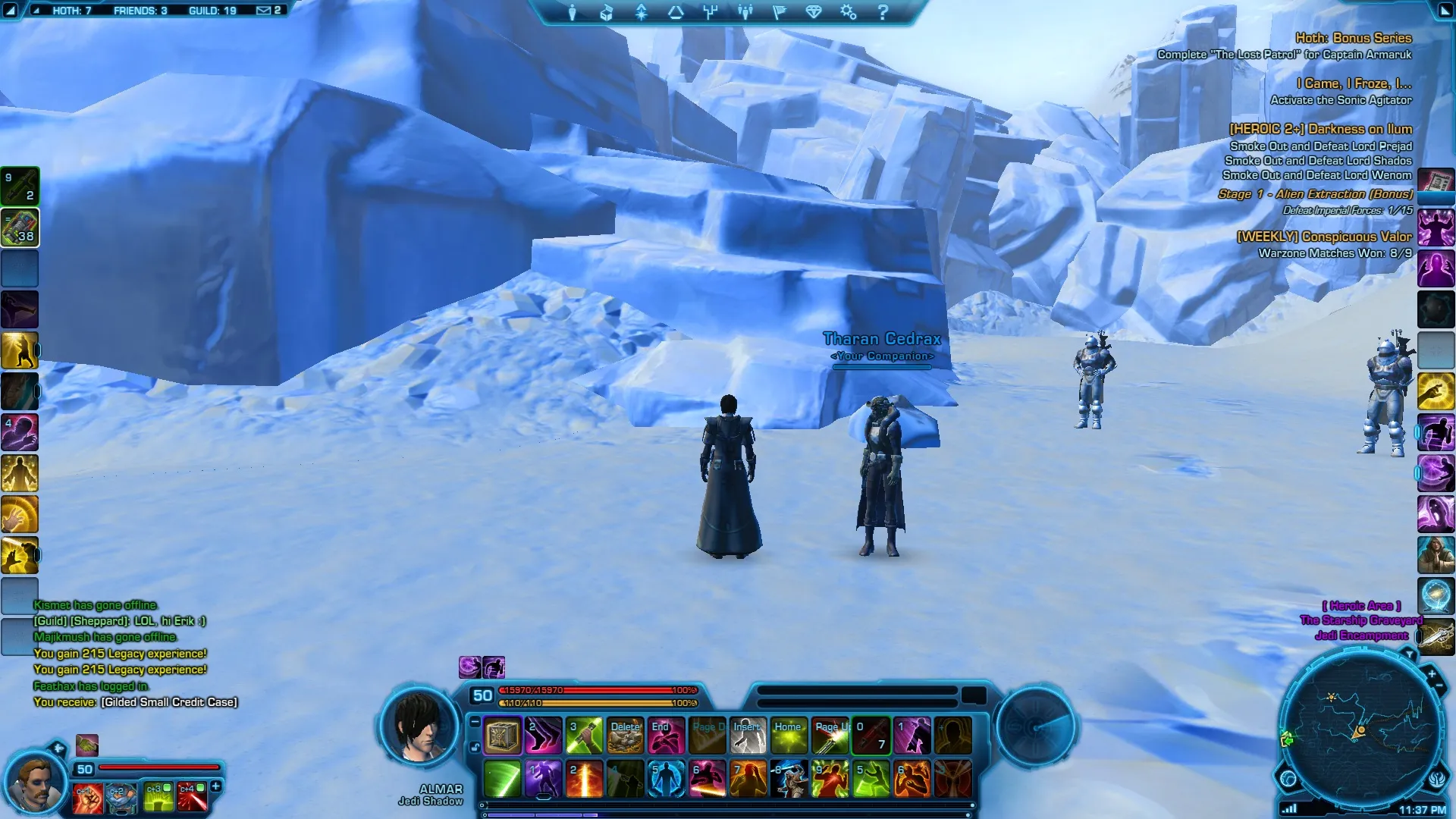
Task: Open the preferences gears icon
Action: click(848, 13)
